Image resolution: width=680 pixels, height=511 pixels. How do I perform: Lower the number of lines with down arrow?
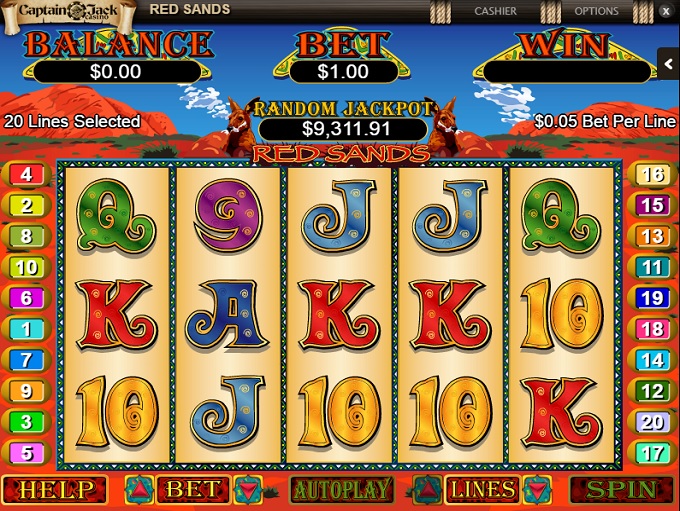point(537,490)
